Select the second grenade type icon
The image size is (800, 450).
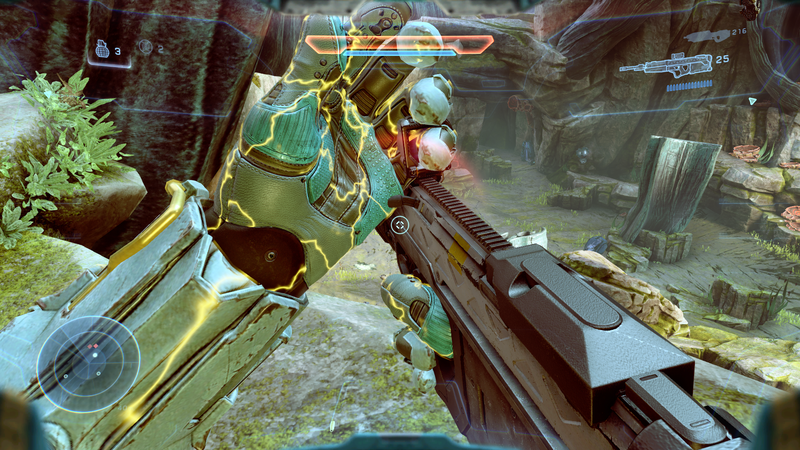coord(145,46)
